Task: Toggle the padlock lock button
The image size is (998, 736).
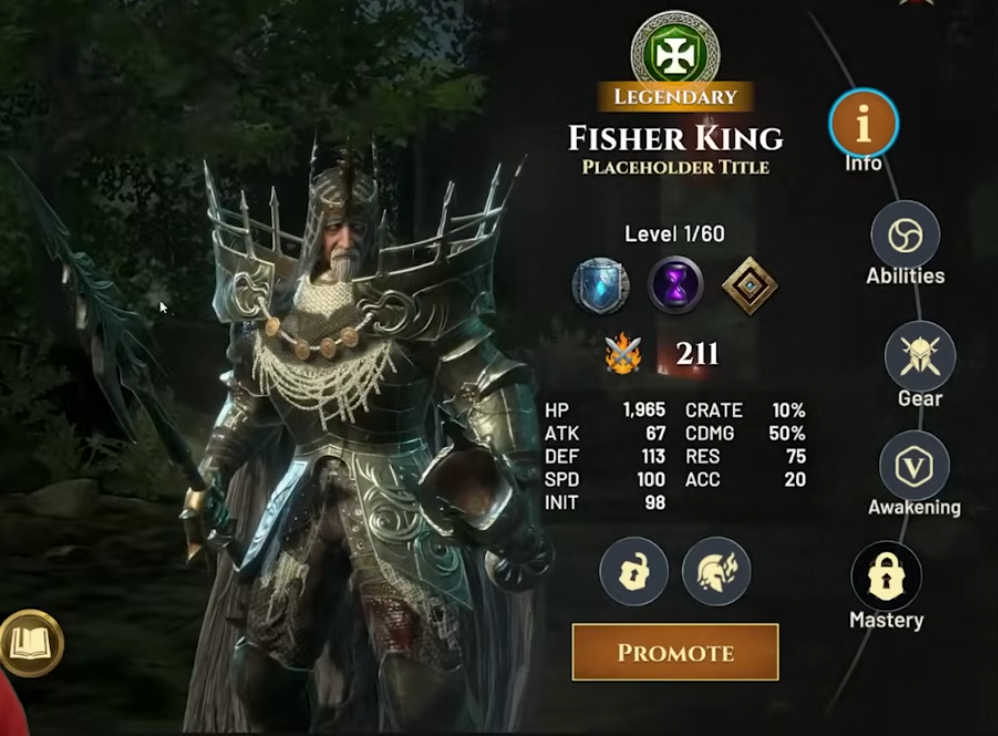Action: point(634,570)
